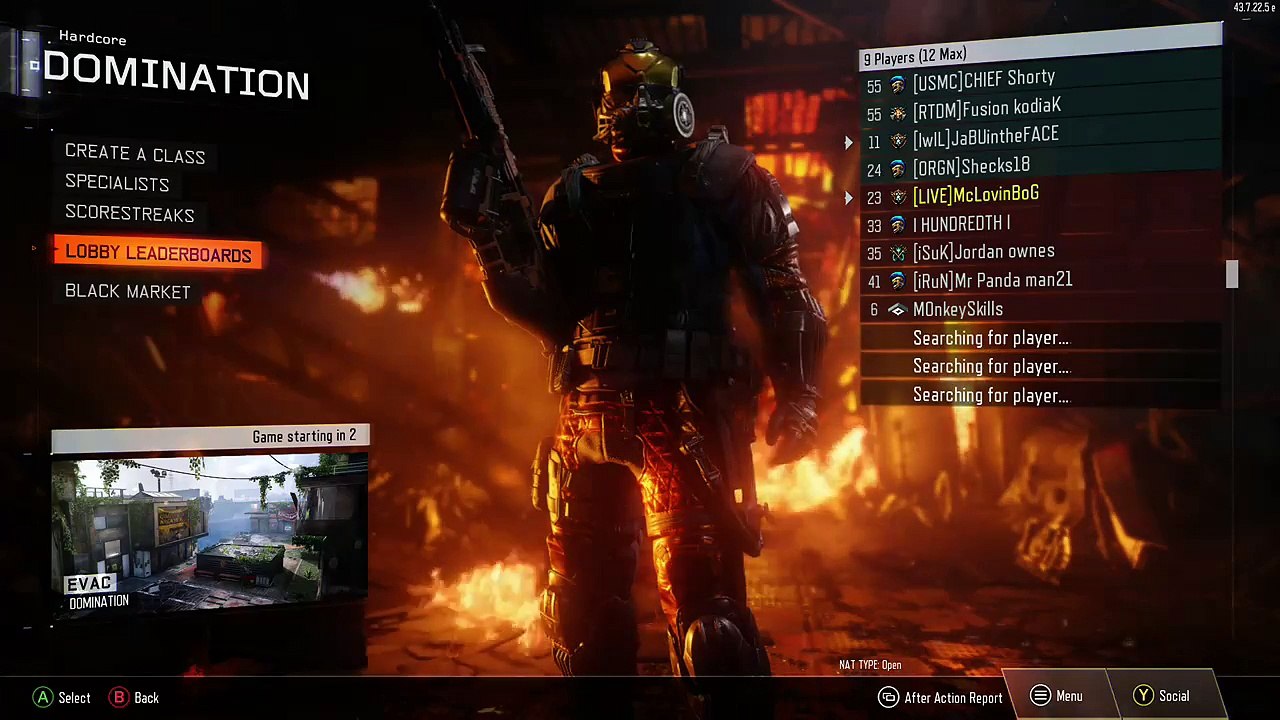Image resolution: width=1280 pixels, height=720 pixels.
Task: Click the lobby list scrollbar handle
Action: tap(1232, 275)
